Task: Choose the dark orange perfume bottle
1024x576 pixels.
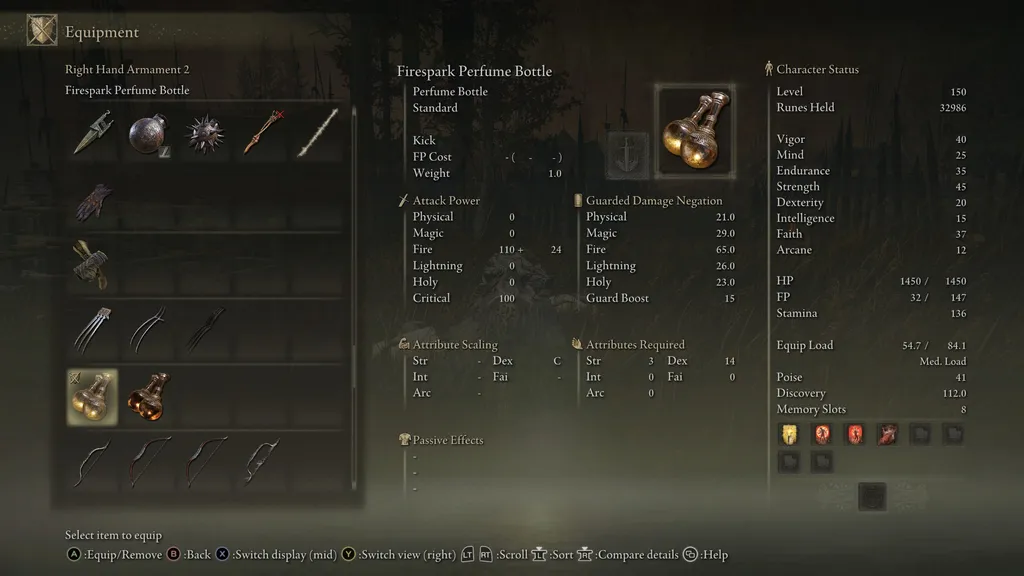Action: point(148,397)
